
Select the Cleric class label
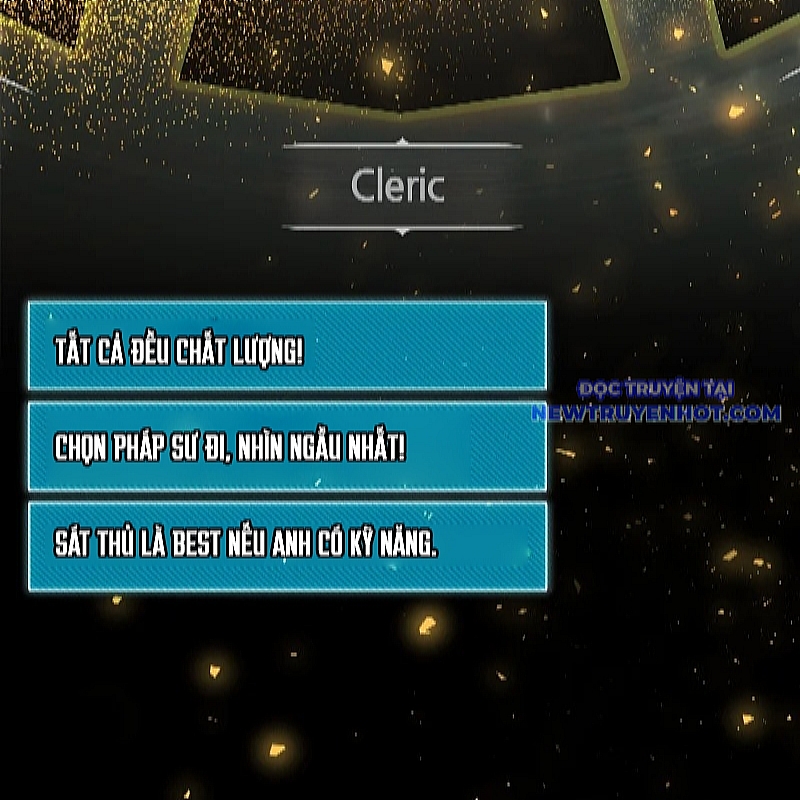[398, 186]
